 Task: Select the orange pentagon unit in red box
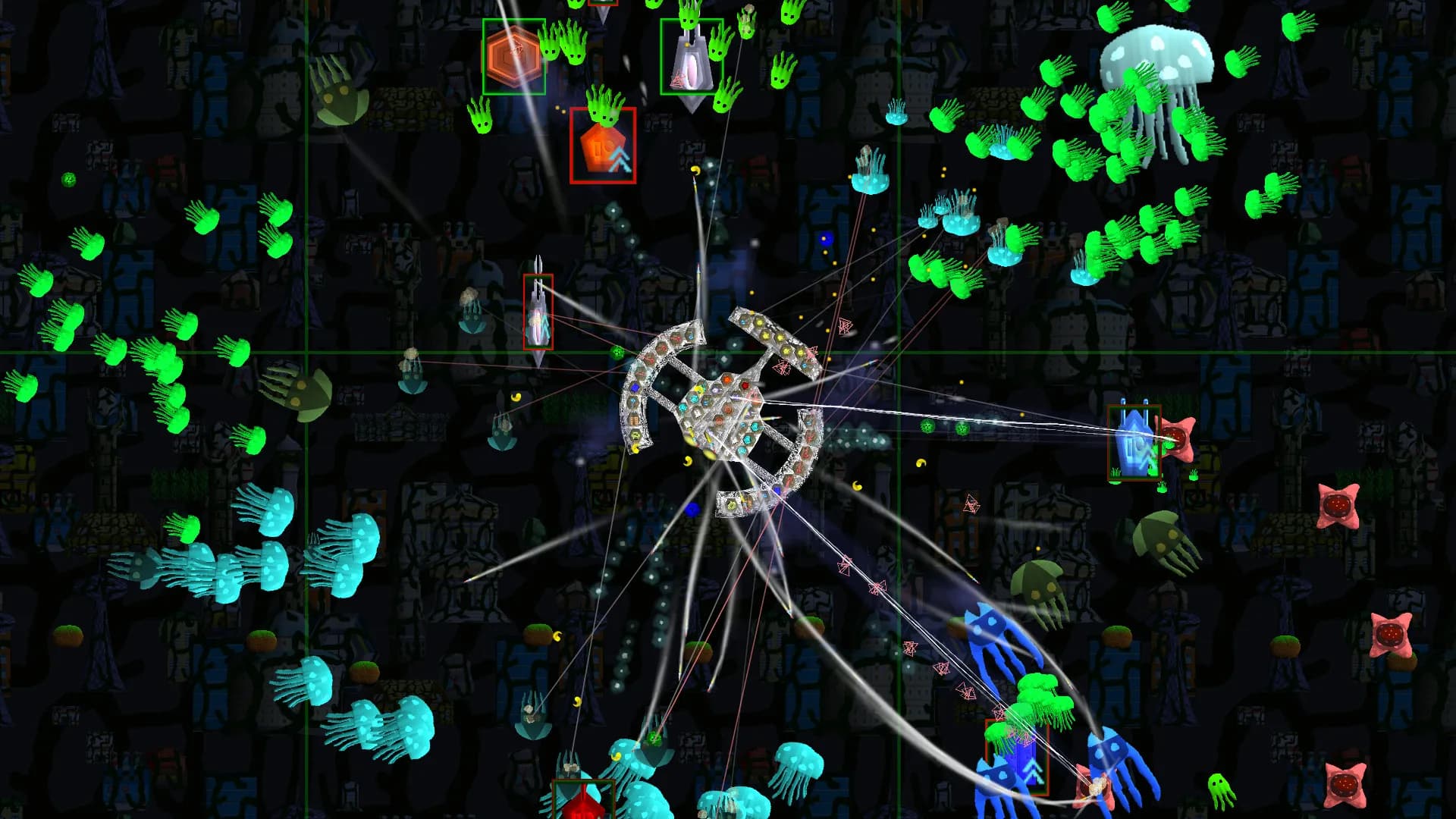pyautogui.click(x=602, y=146)
